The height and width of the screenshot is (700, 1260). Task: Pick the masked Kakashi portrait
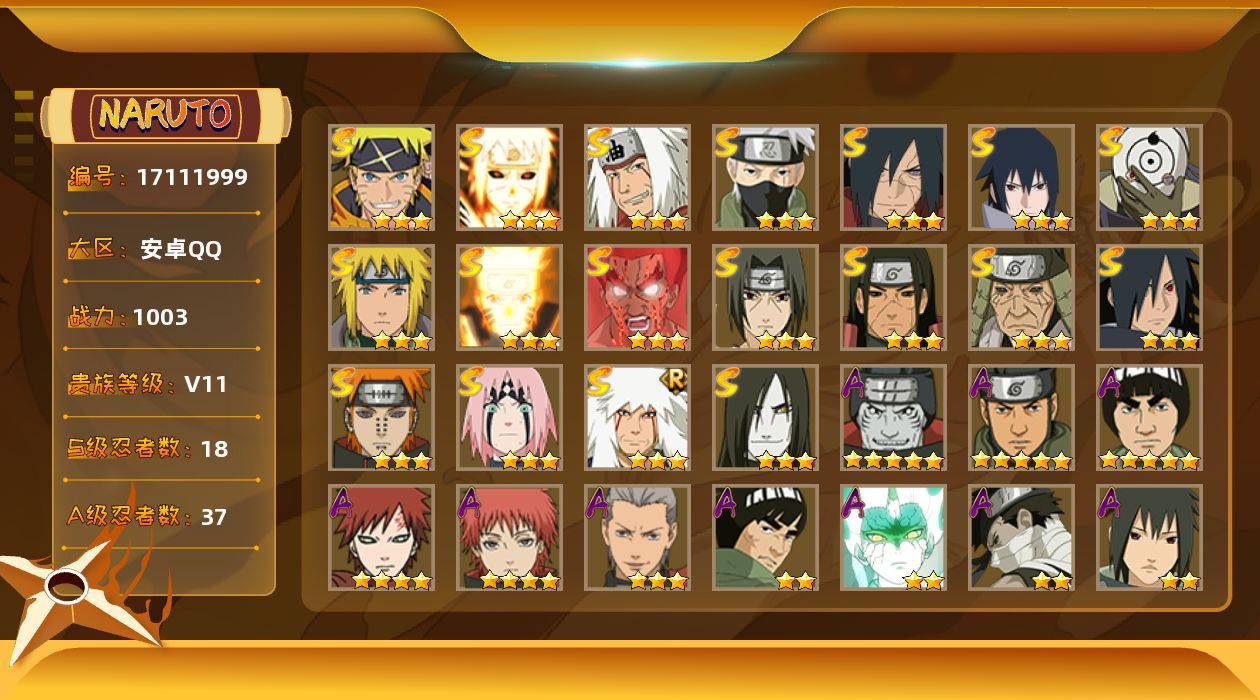pyautogui.click(x=765, y=177)
